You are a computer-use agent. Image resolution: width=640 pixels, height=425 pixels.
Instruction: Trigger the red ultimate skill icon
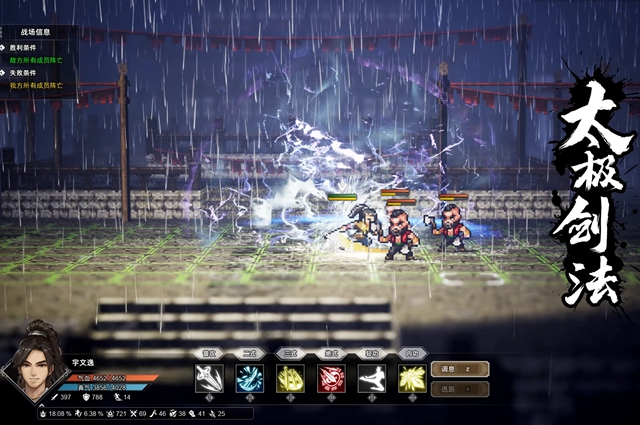tap(331, 378)
